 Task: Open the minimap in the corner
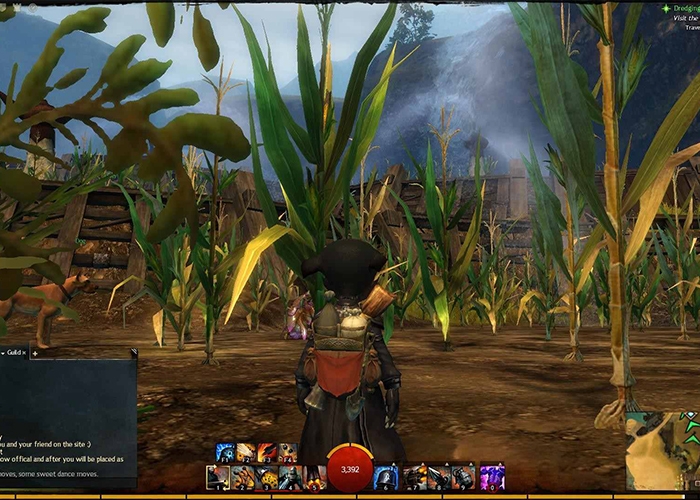(x=662, y=450)
